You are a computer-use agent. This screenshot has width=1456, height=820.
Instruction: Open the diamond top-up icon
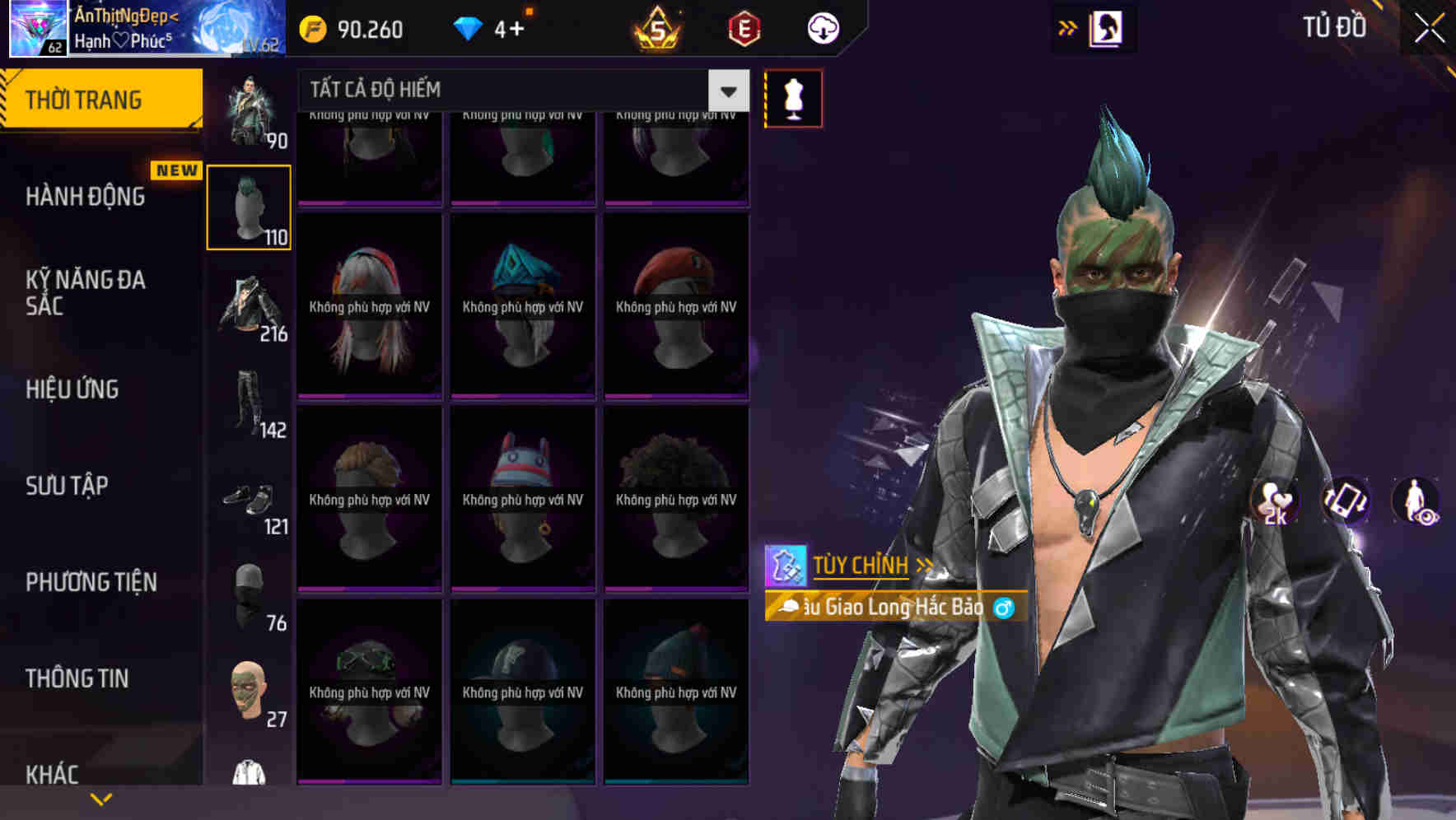[x=467, y=27]
